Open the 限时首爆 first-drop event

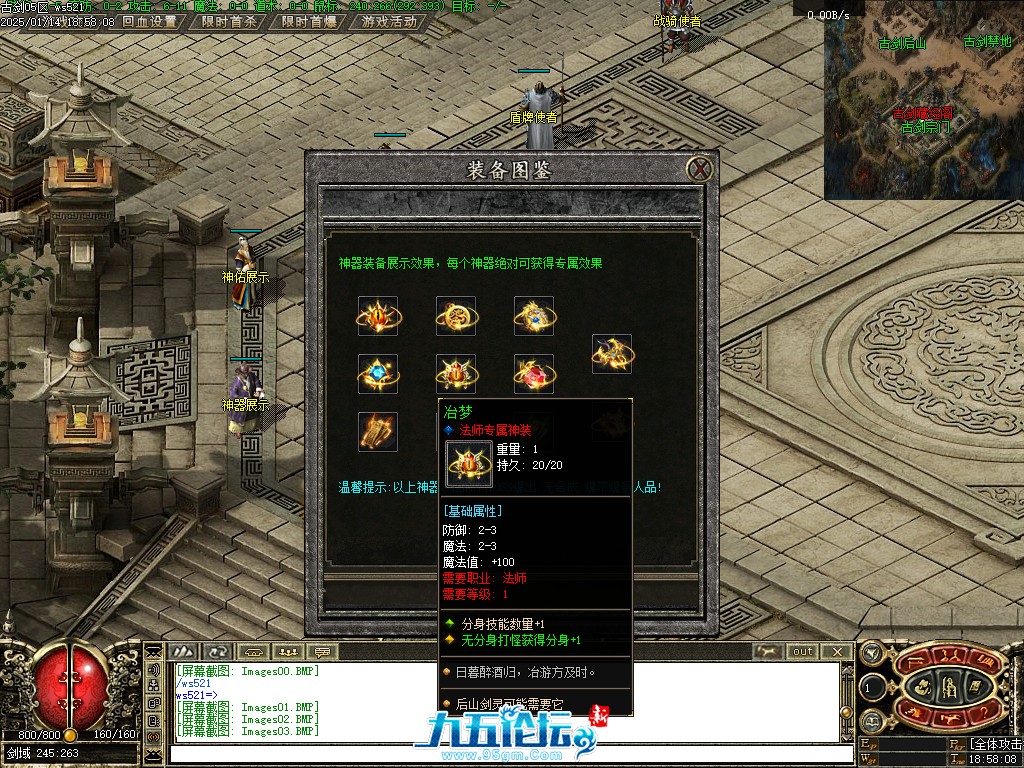[x=308, y=21]
